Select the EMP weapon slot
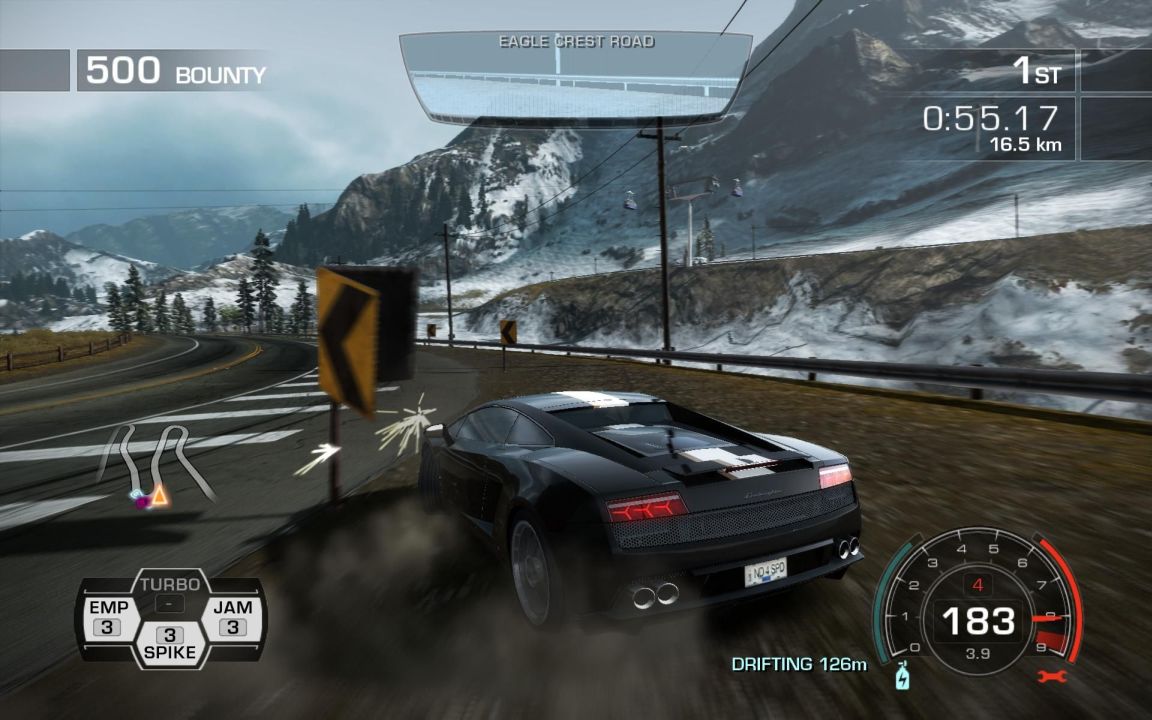Viewport: 1152px width, 720px height. point(108,618)
